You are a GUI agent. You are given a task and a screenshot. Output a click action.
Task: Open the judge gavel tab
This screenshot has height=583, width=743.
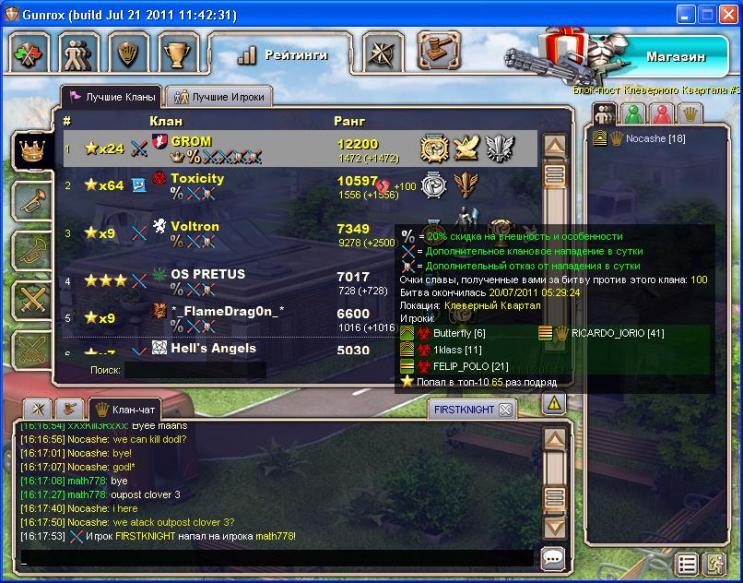pyautogui.click(x=437, y=51)
